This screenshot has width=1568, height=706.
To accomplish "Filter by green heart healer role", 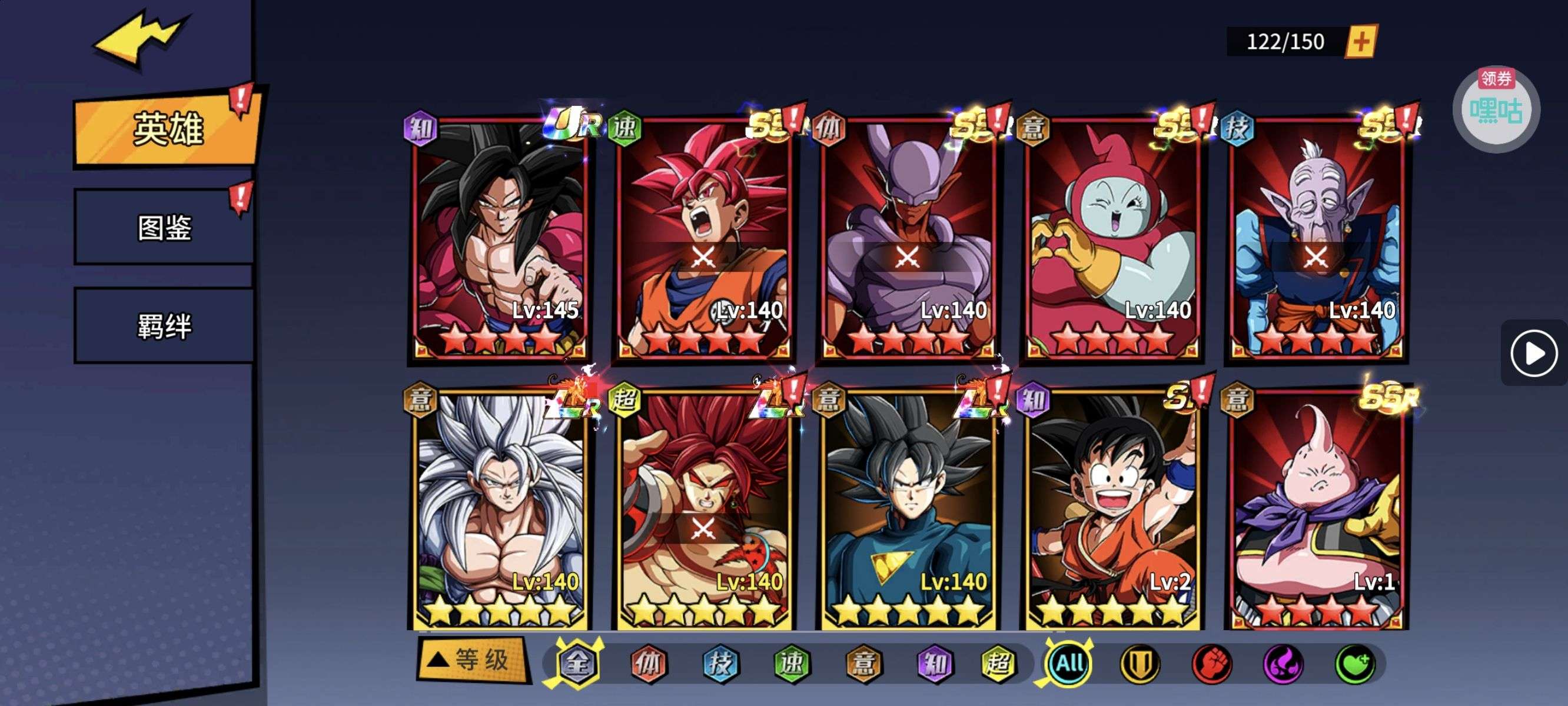I will pos(1355,664).
